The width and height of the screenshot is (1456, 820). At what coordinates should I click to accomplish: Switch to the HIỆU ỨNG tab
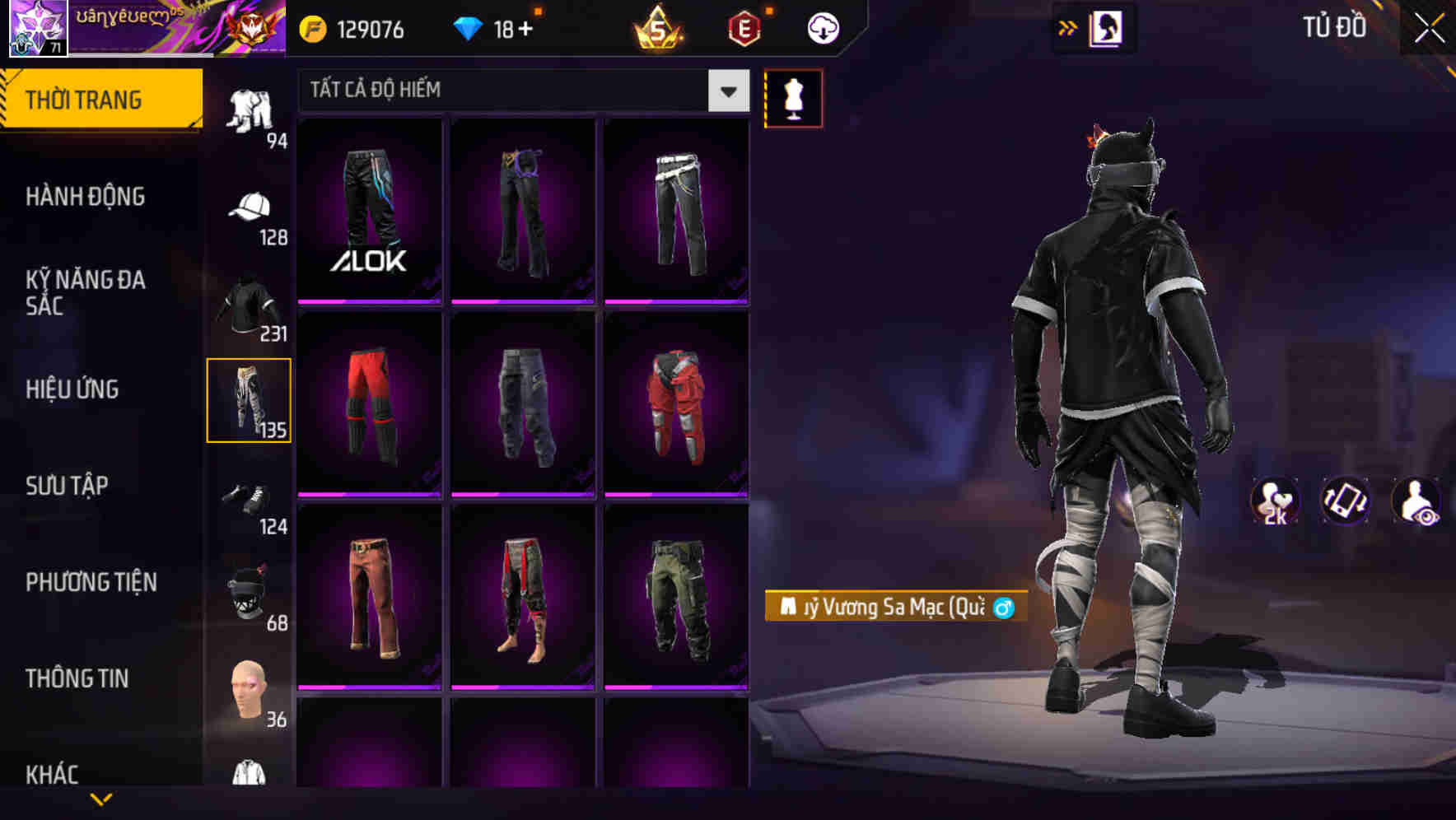(x=71, y=389)
